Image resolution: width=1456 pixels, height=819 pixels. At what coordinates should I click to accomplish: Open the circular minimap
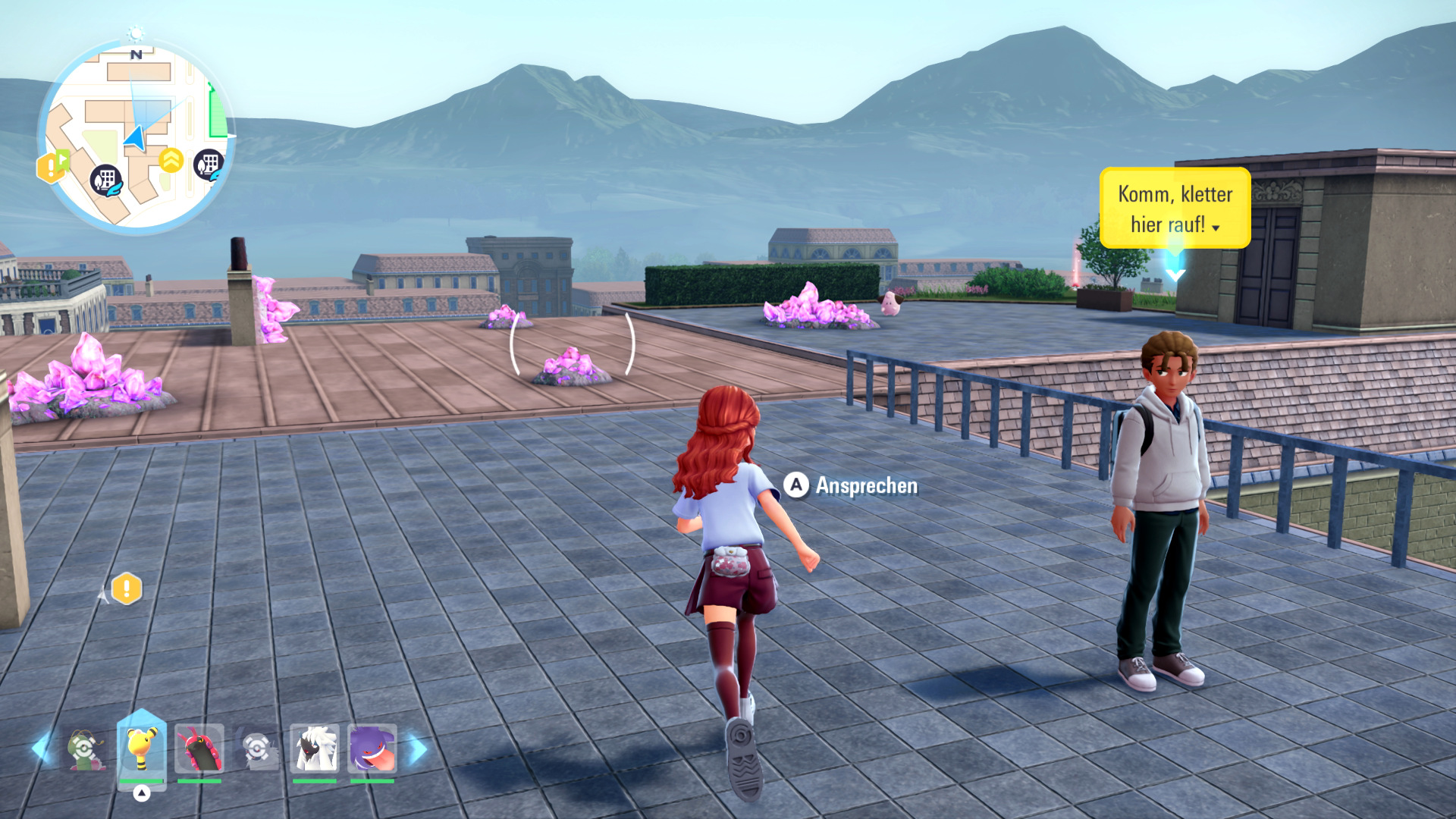click(136, 138)
